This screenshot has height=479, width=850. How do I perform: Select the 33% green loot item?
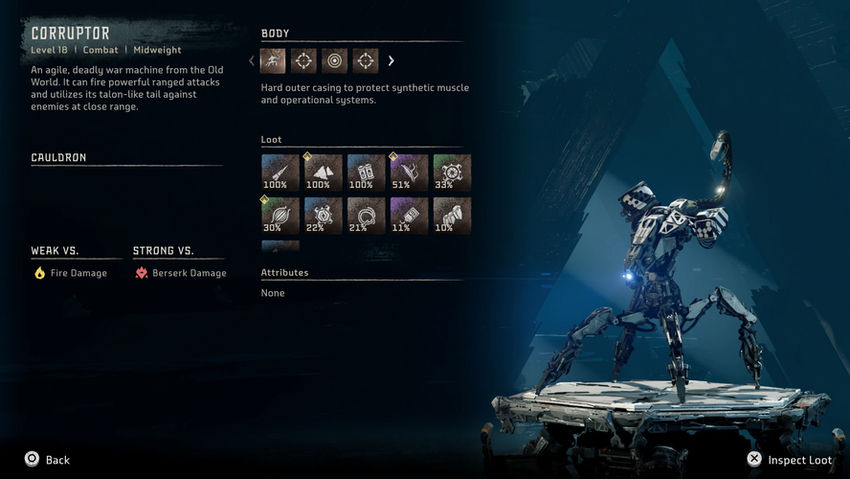[452, 172]
